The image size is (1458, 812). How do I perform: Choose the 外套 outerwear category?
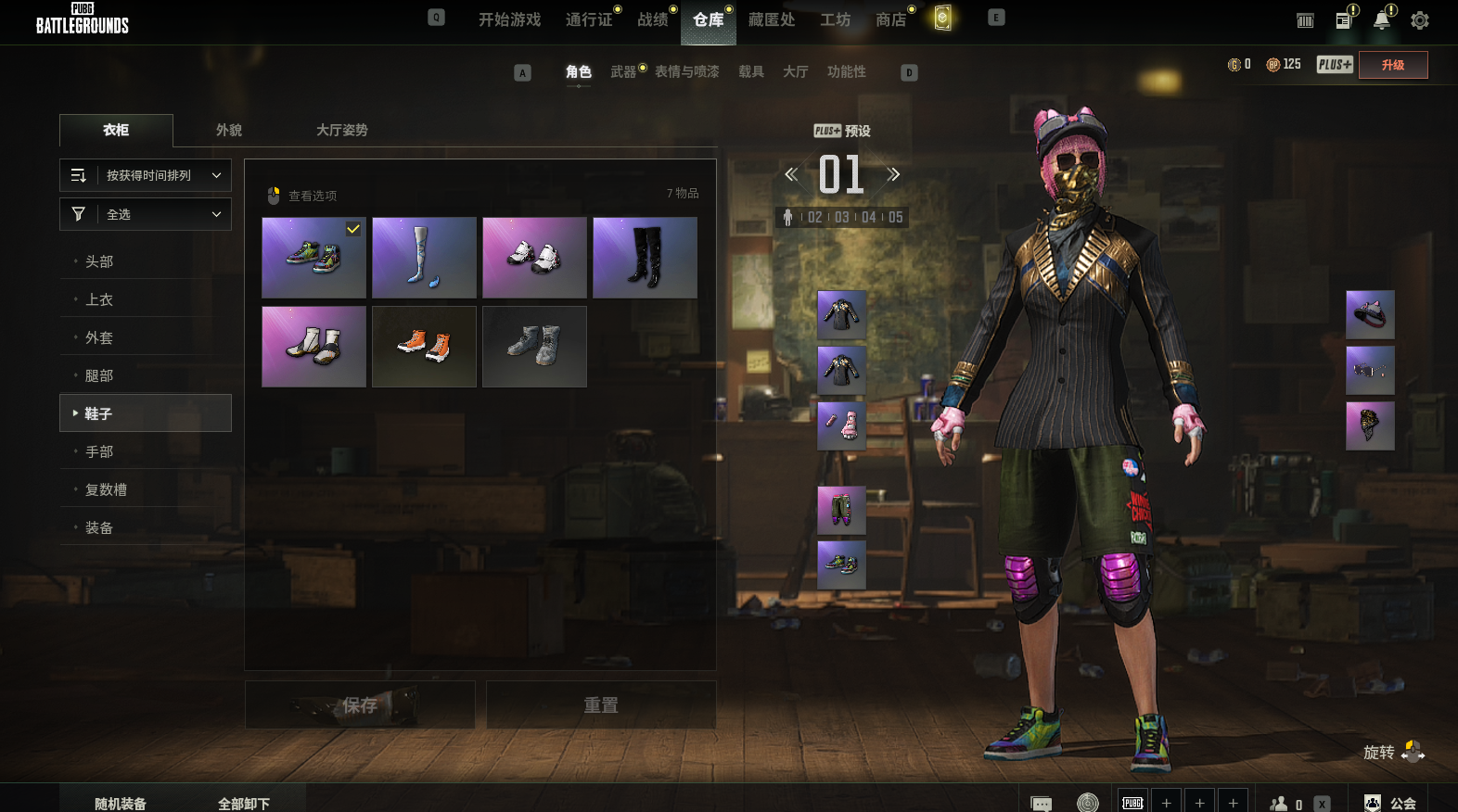[99, 337]
